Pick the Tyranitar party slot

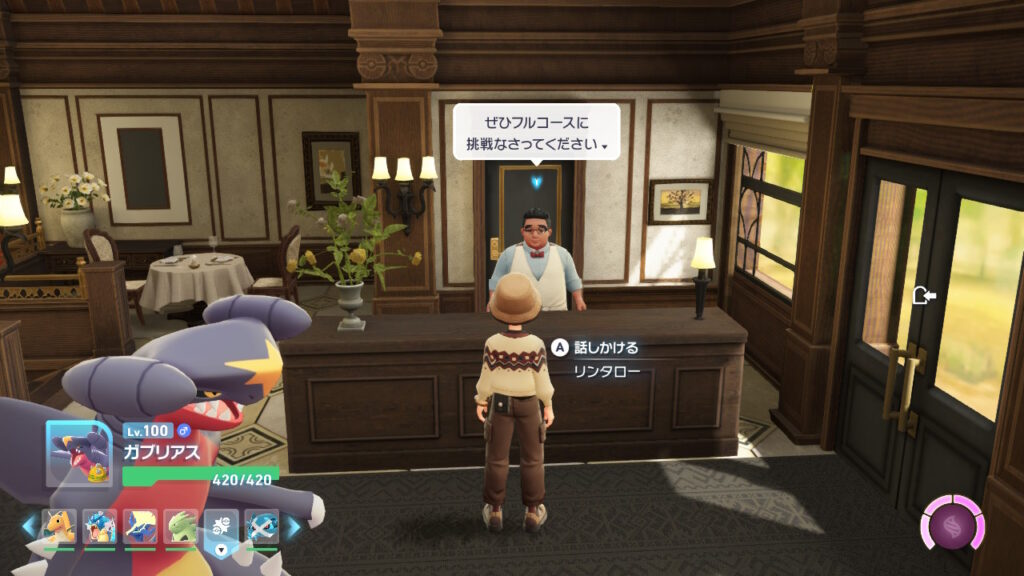point(181,527)
